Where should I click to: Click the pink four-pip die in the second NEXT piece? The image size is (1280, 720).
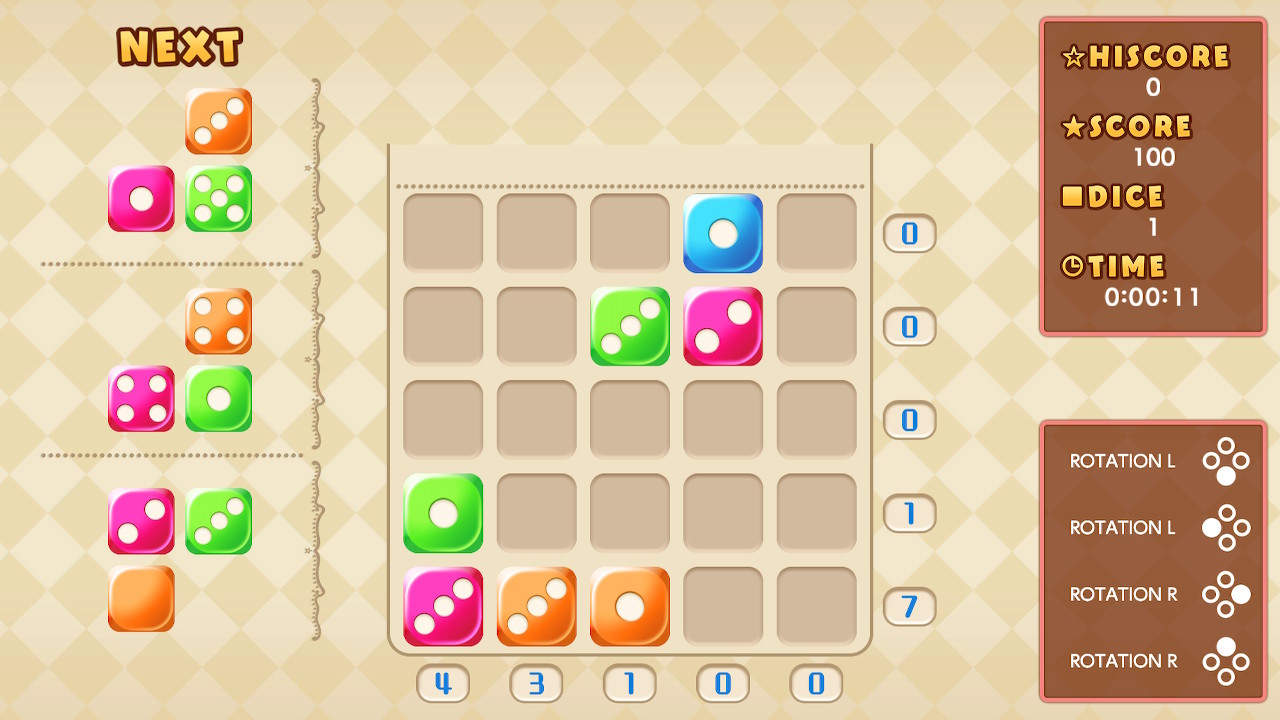[x=140, y=397]
